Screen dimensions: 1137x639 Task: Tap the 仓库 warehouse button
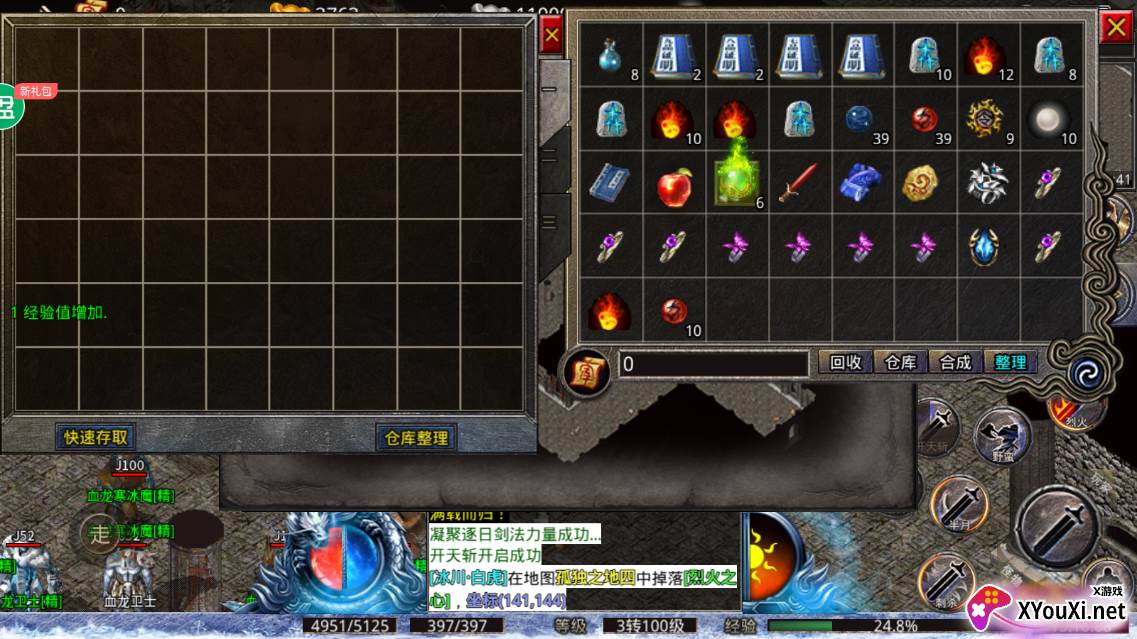point(900,362)
